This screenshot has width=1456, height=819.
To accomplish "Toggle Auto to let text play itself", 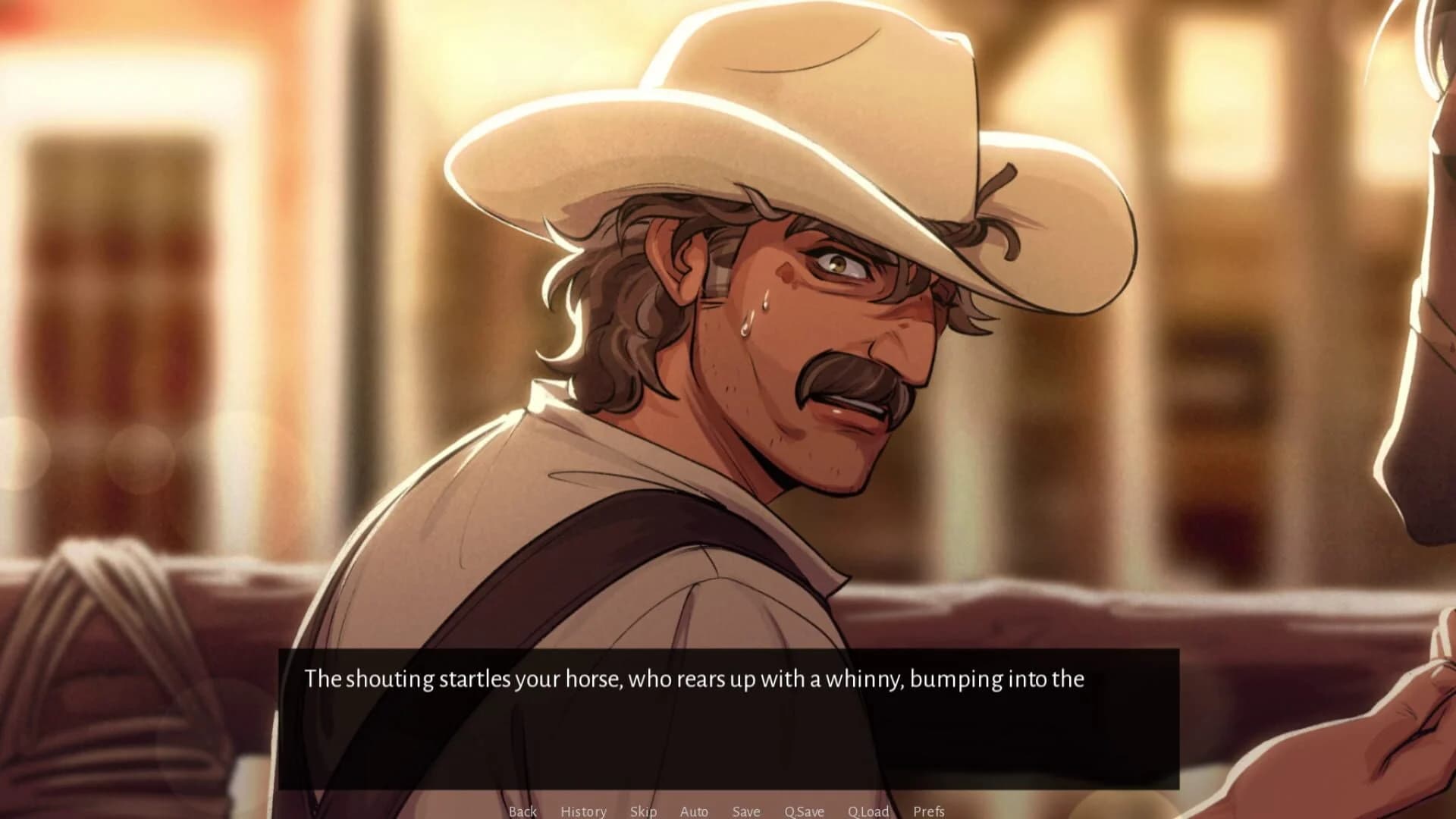I will click(695, 811).
